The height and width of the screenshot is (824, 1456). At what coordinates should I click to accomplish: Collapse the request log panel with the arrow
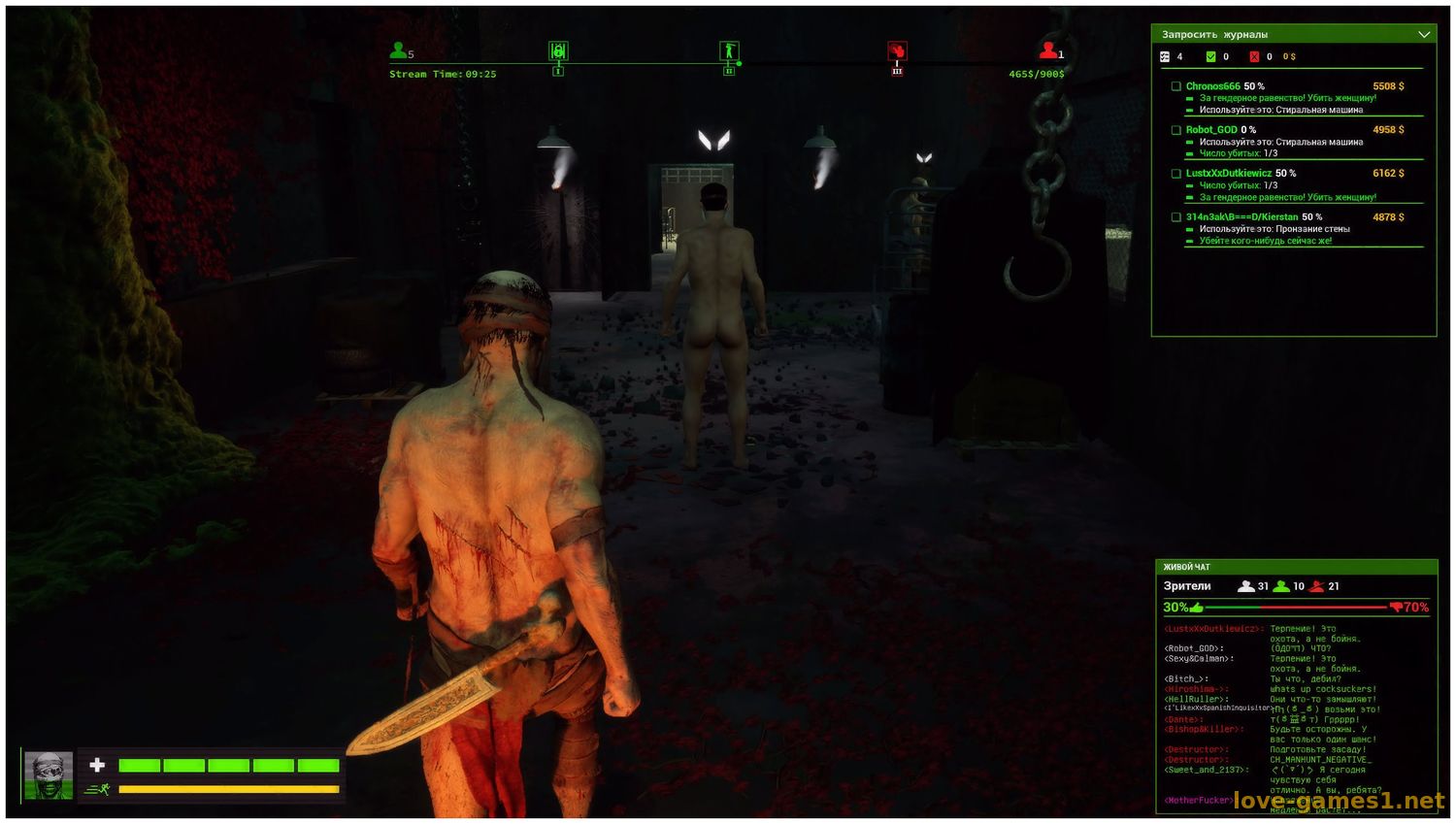pyautogui.click(x=1423, y=35)
